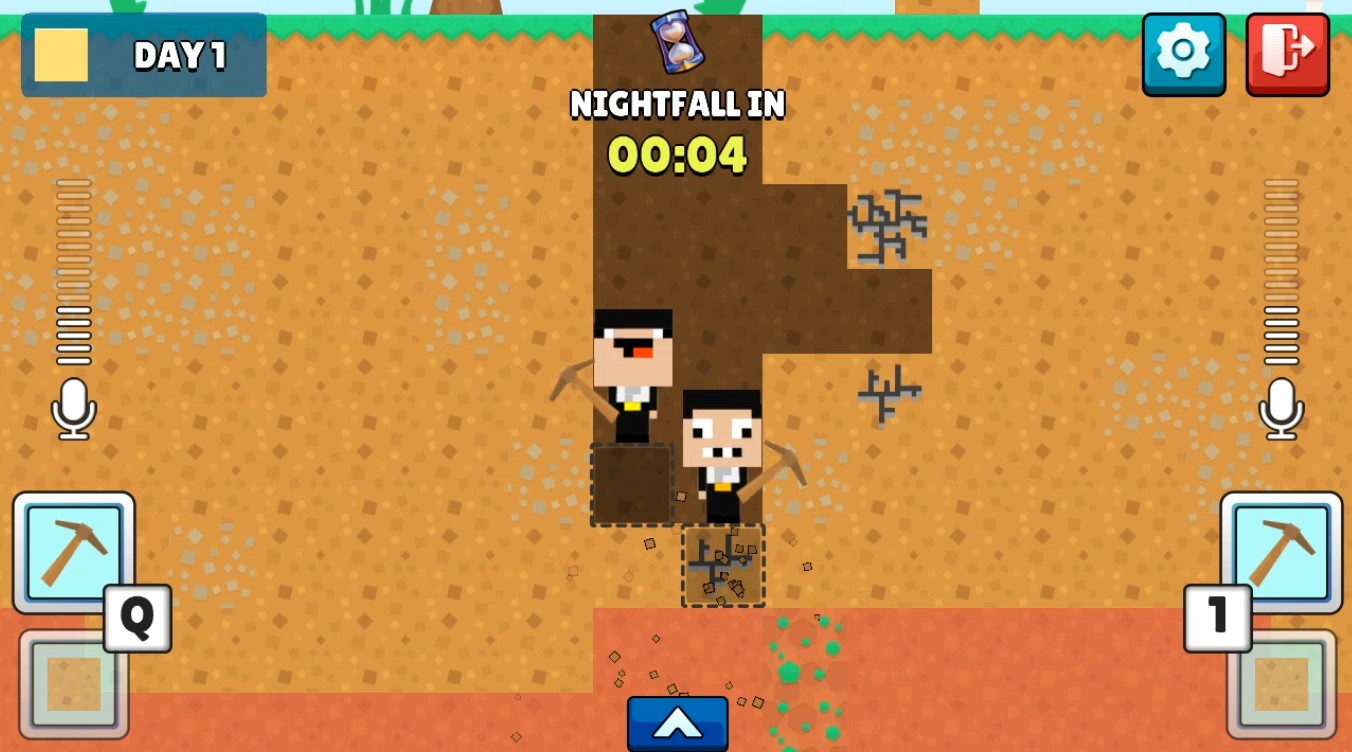Click the DAY 1 banner
The height and width of the screenshot is (752, 1352).
(x=143, y=55)
